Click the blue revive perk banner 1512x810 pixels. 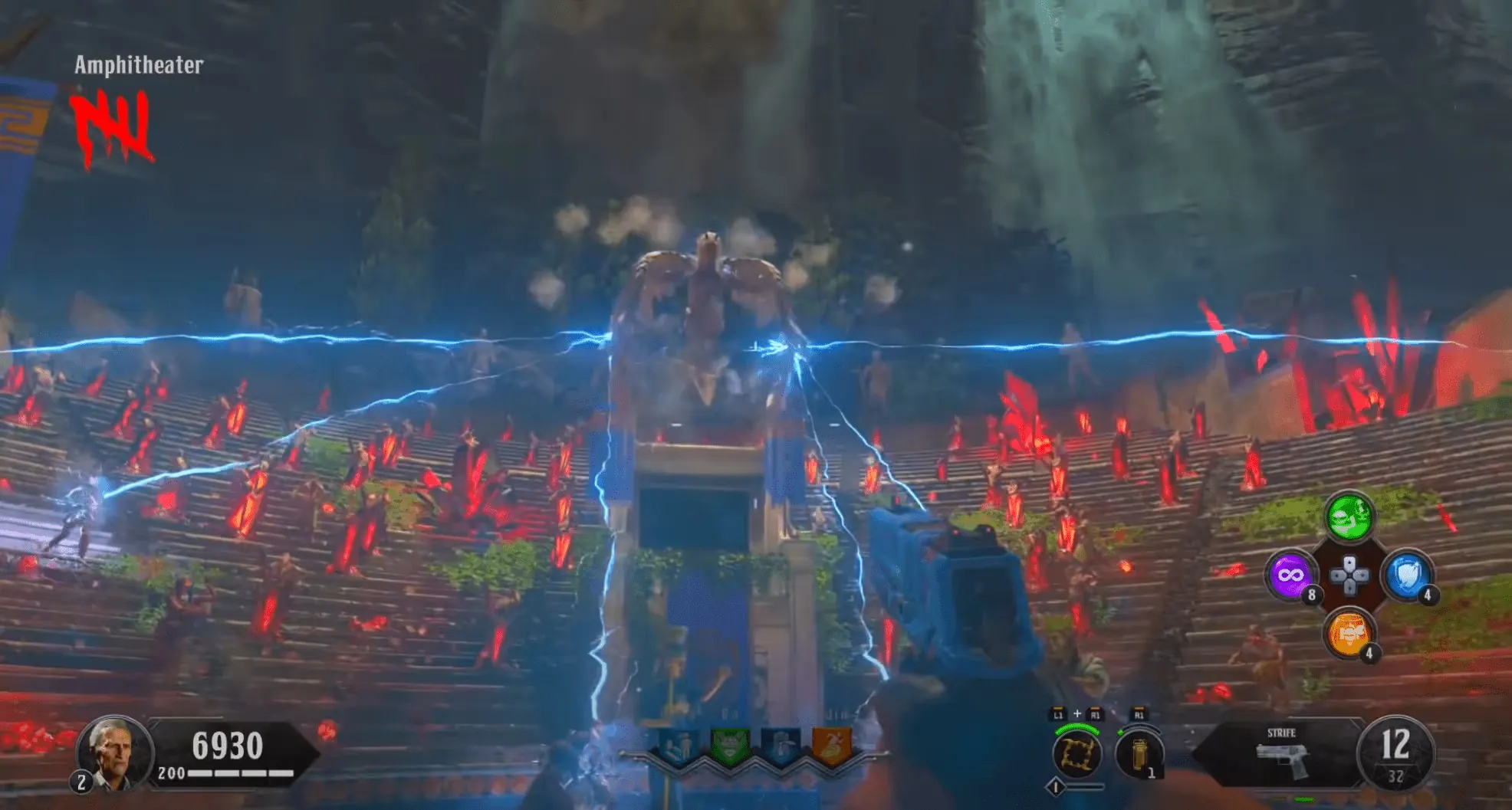pyautogui.click(x=678, y=746)
